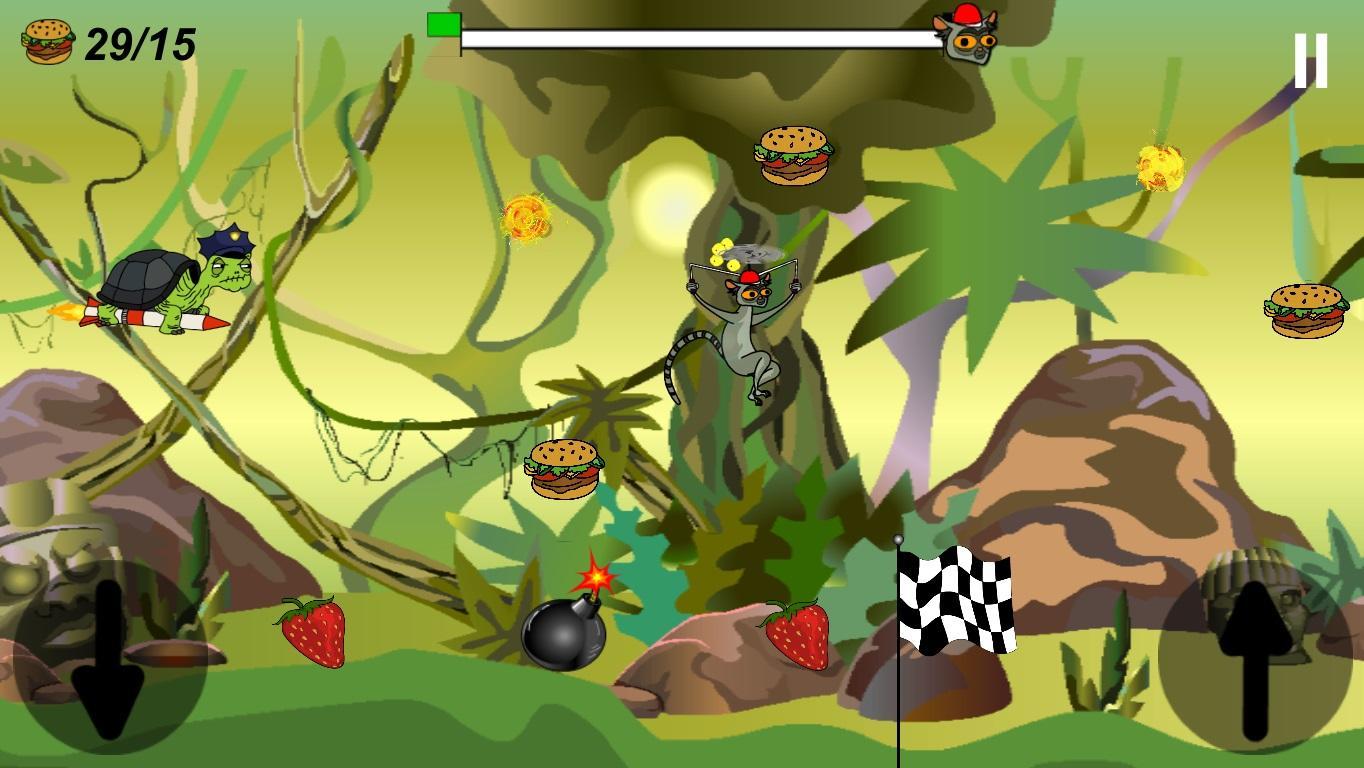1364x768 pixels.
Task: Tap the down arrow control
Action: 108,655
